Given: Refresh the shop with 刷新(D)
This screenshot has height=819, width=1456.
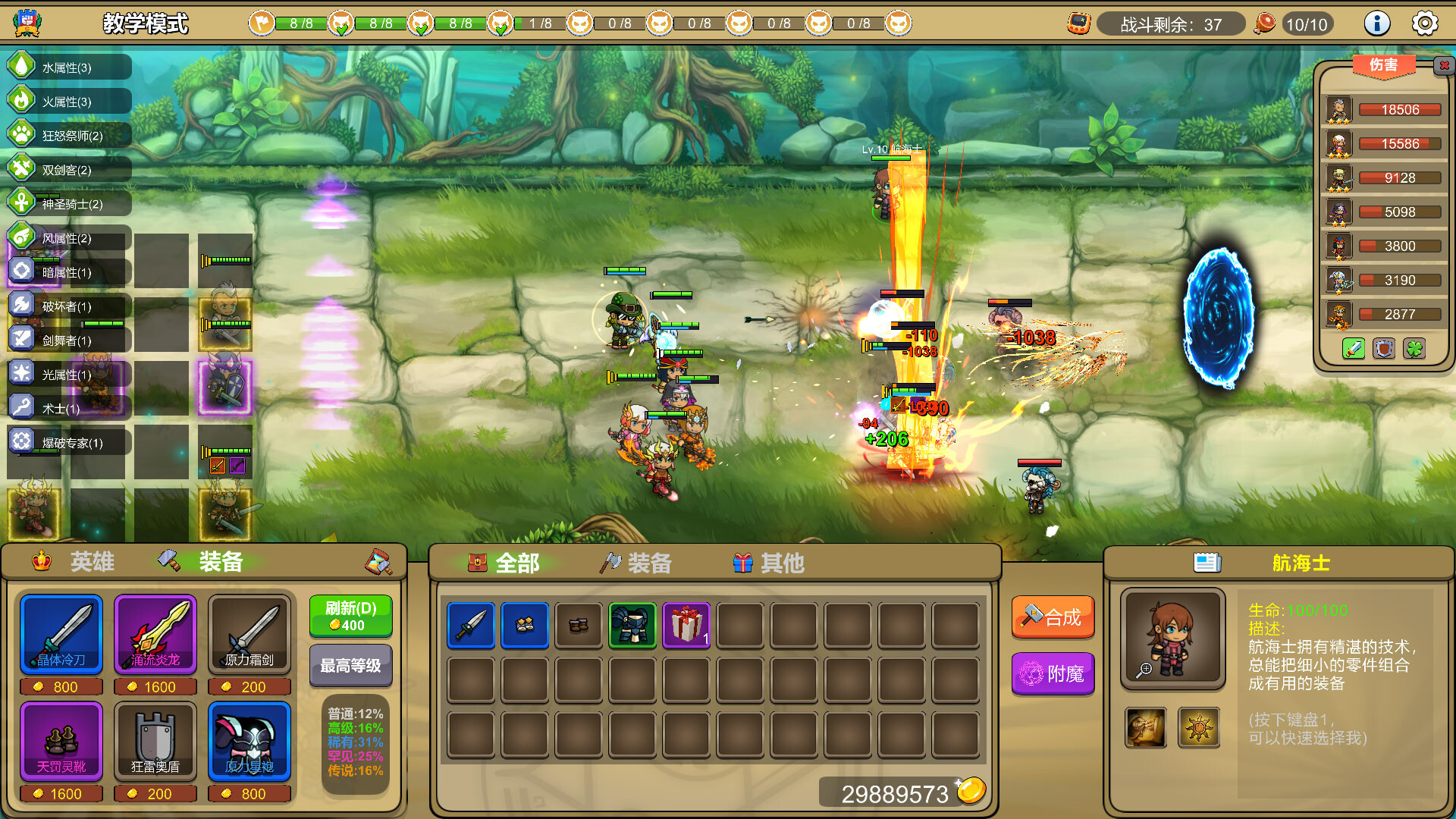Looking at the screenshot, I should click(350, 616).
